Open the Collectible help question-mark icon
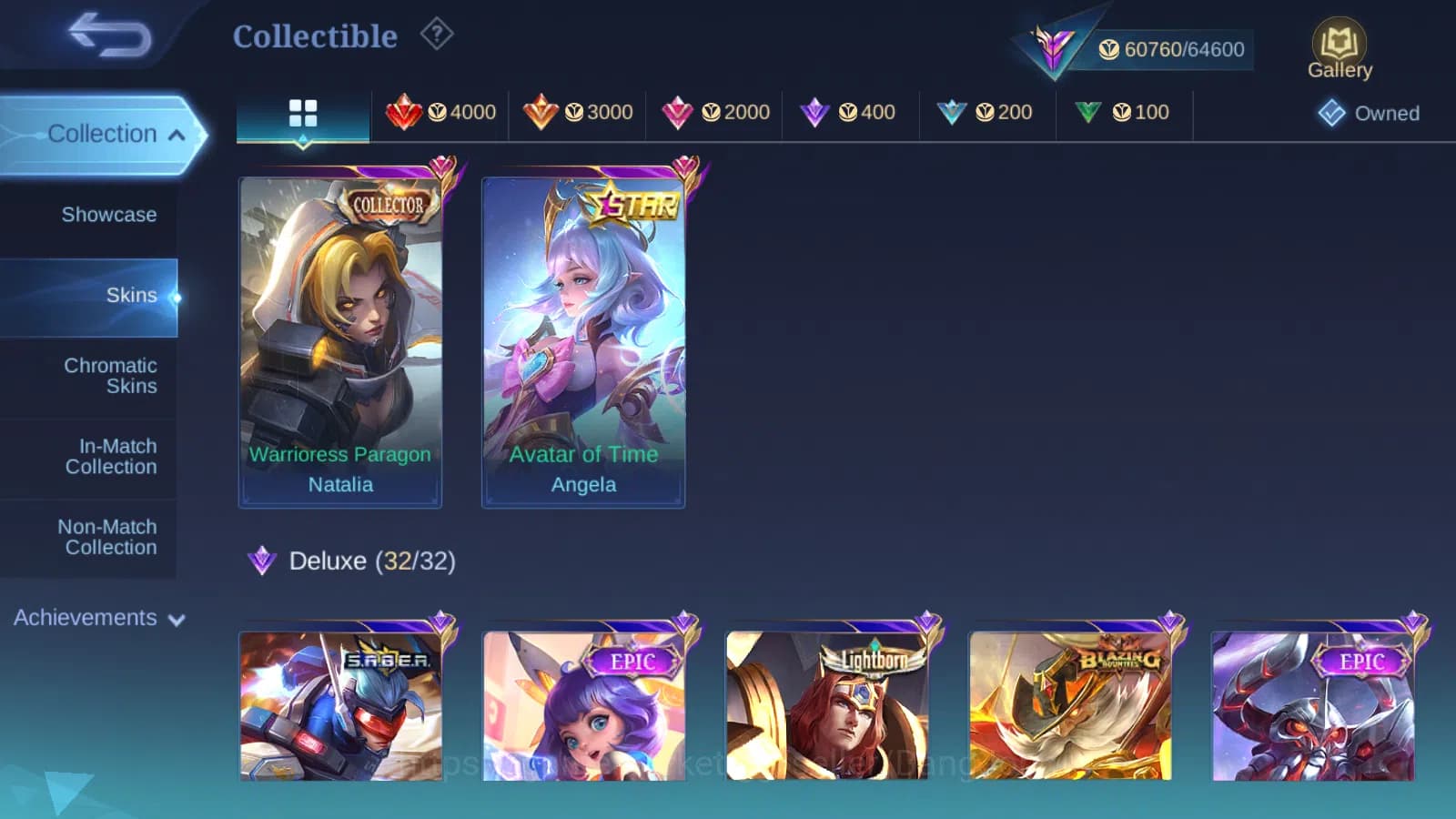This screenshot has height=819, width=1456. [x=437, y=34]
